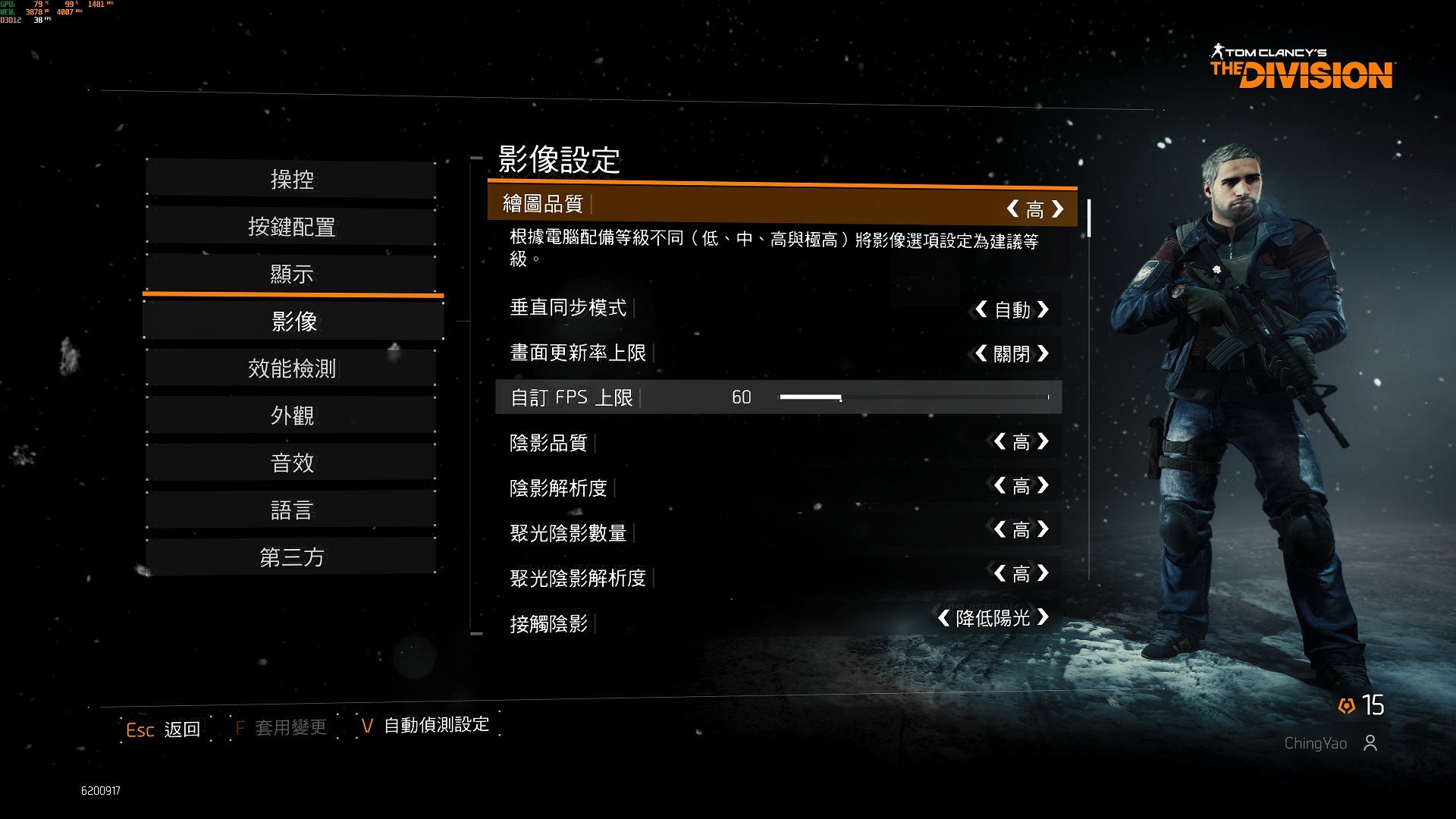Image resolution: width=1456 pixels, height=819 pixels.
Task: Click the left arrow of 聚光陰影解析度
Action: 1000,573
